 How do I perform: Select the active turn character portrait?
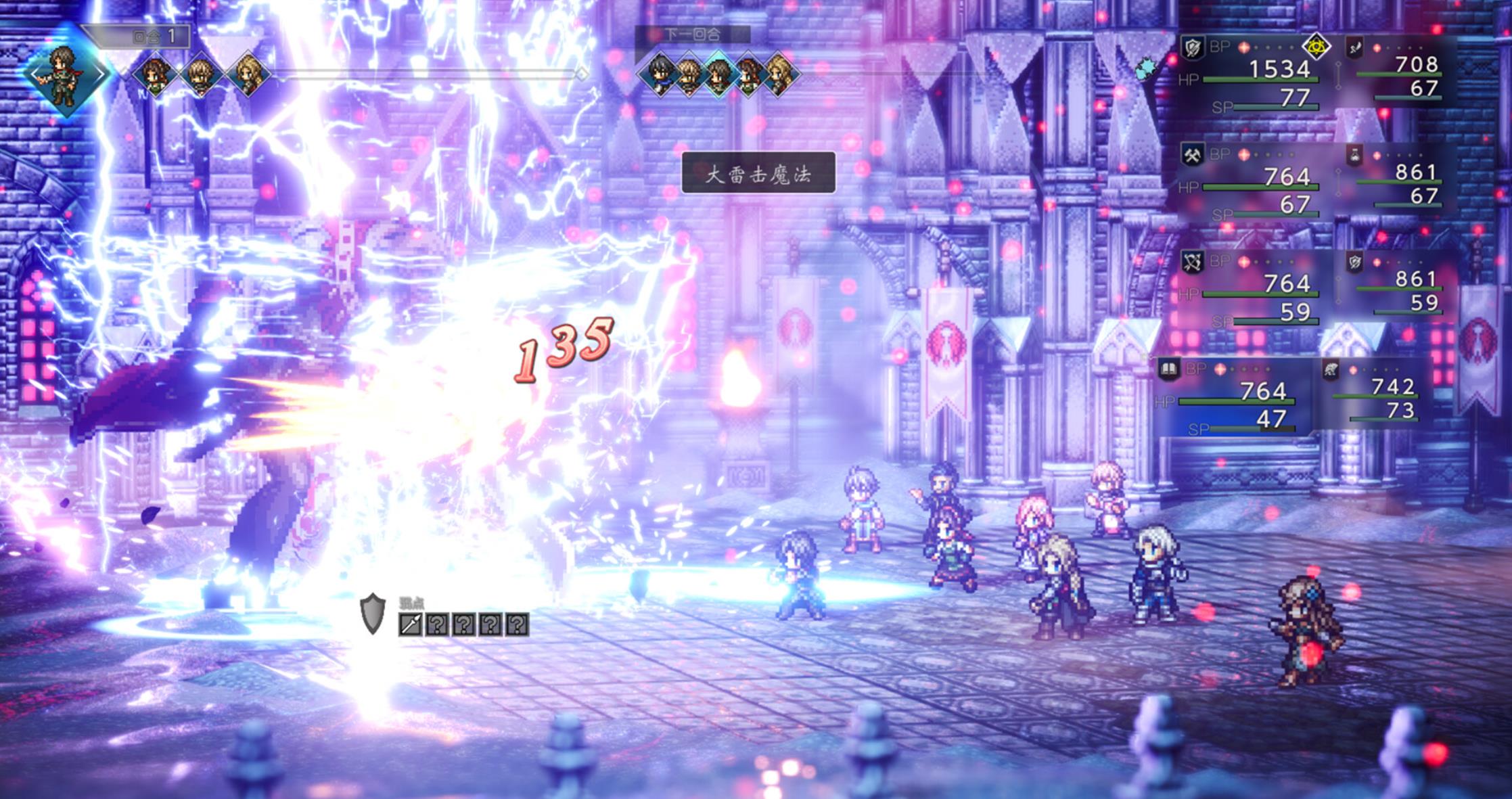click(x=66, y=73)
